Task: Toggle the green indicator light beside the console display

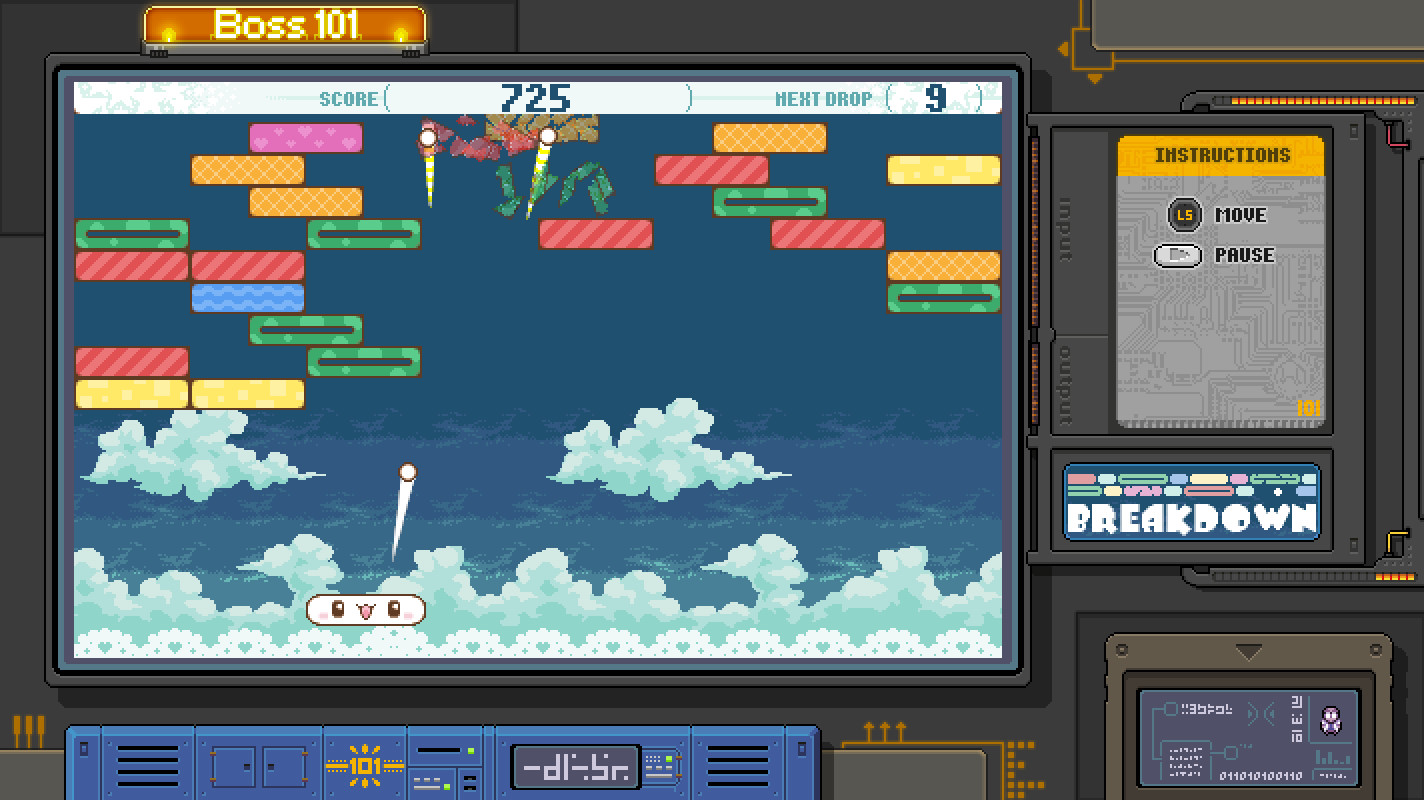Action: coord(668,759)
